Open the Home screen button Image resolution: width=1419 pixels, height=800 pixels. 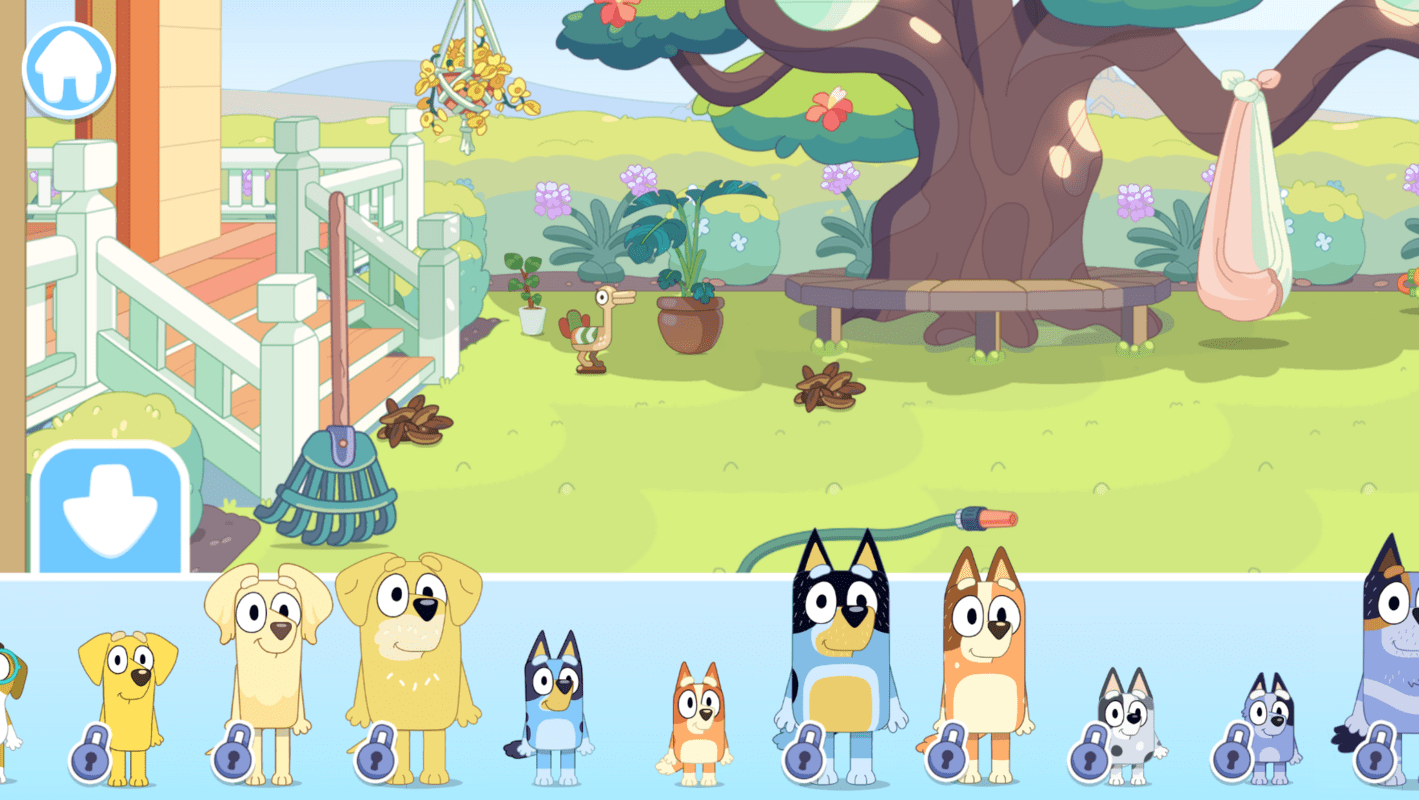[67, 69]
